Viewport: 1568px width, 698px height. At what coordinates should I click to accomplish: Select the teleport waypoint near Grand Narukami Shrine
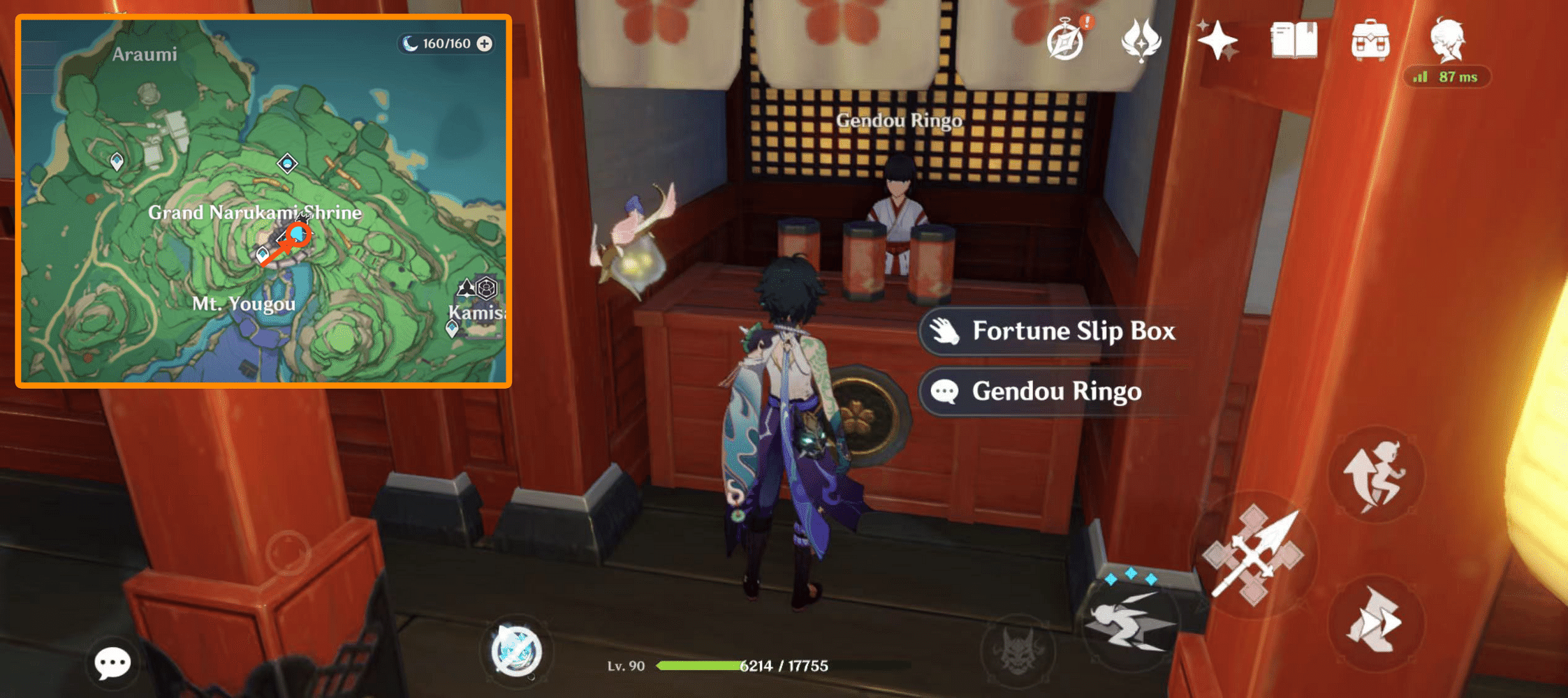(x=263, y=252)
